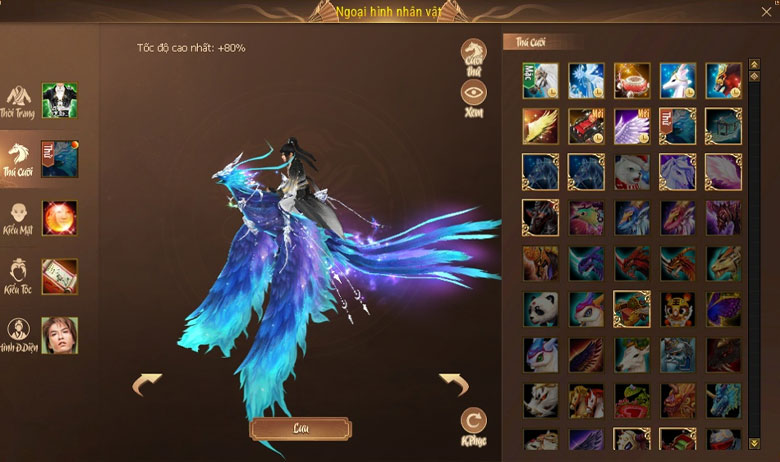Image resolution: width=780 pixels, height=462 pixels.
Task: Click the red-haired face portrait thumbnail
Action: [60, 218]
